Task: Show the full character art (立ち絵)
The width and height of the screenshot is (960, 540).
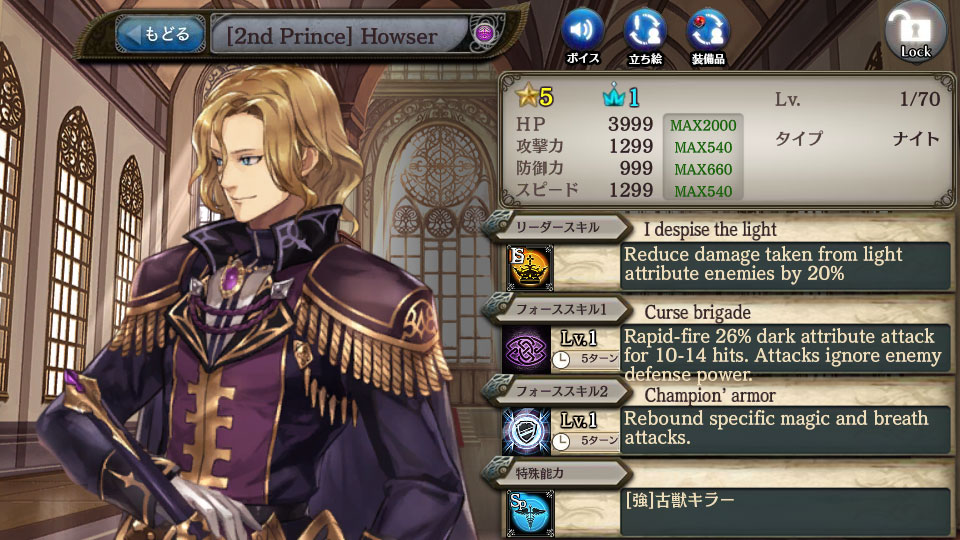Action: [x=645, y=32]
